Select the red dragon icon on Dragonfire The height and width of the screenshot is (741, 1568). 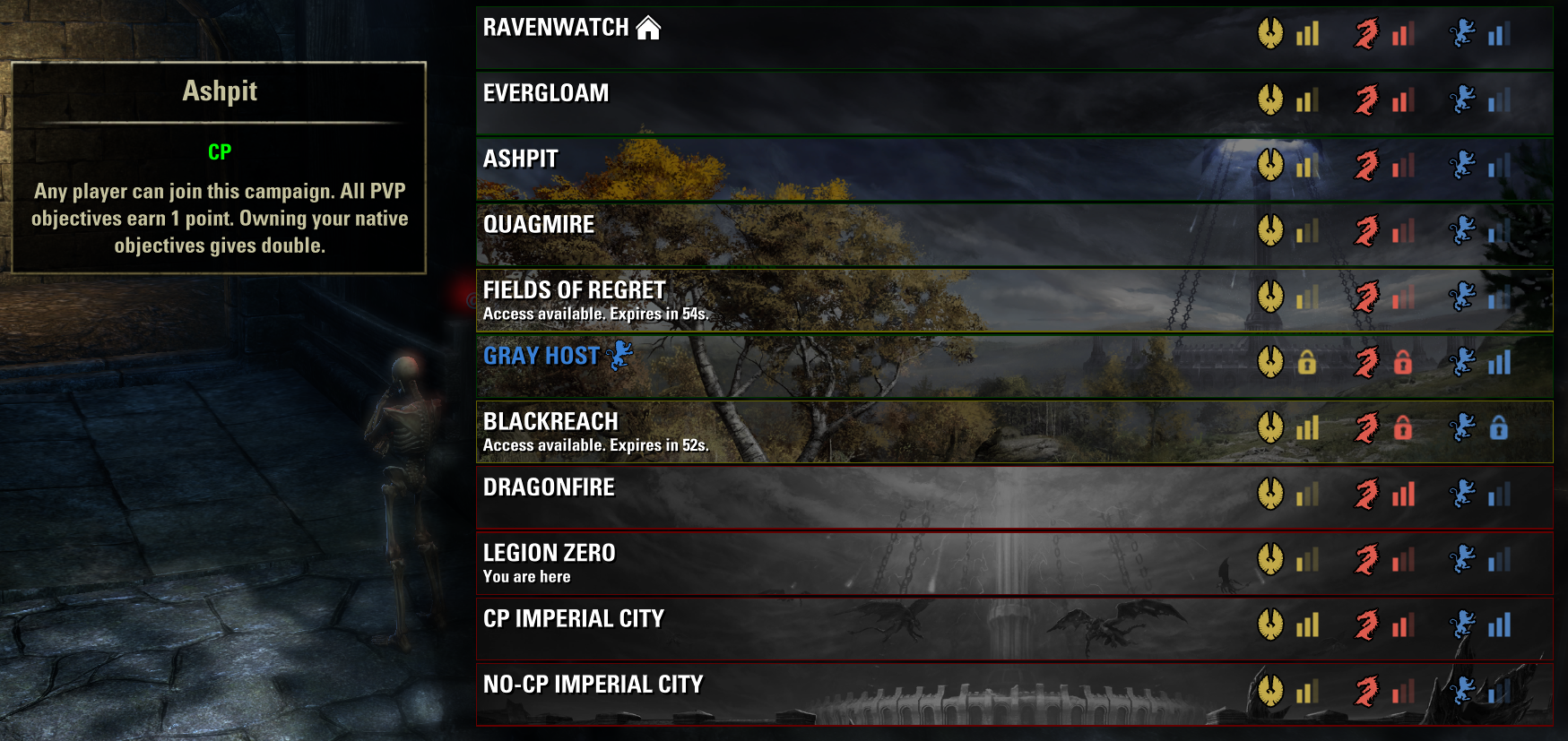pyautogui.click(x=1367, y=495)
